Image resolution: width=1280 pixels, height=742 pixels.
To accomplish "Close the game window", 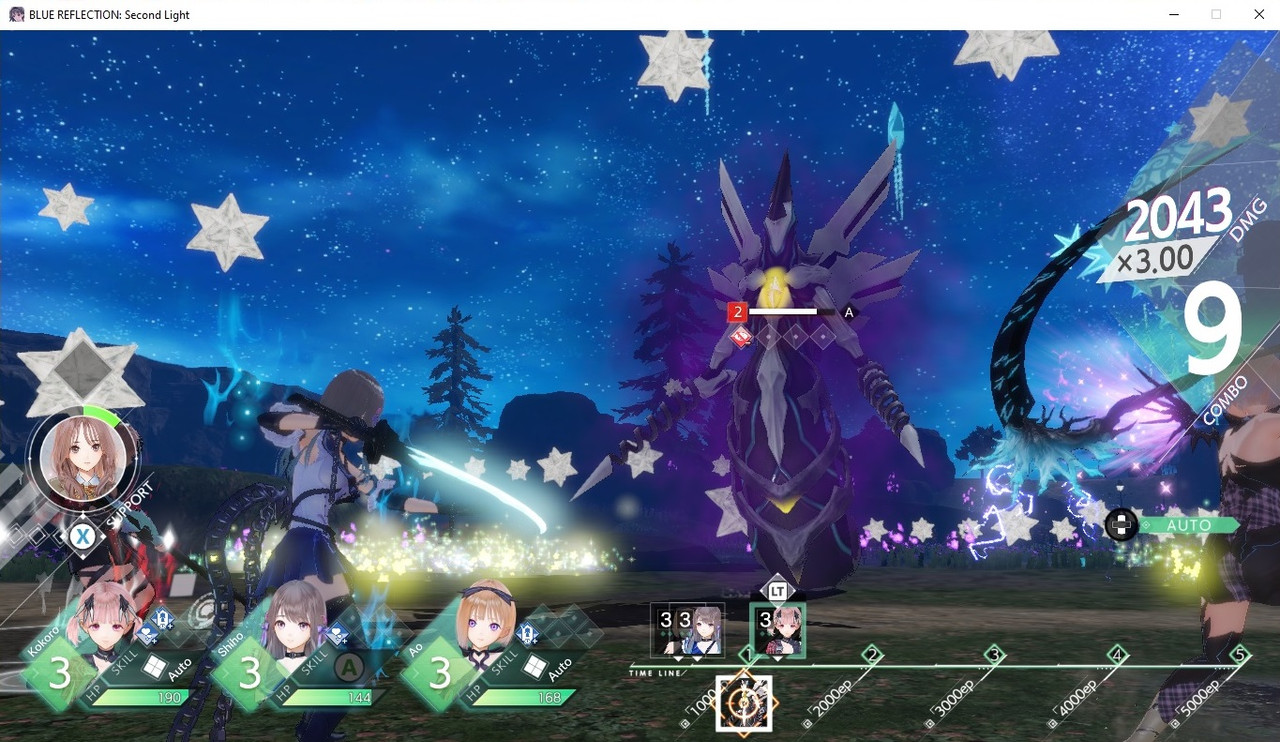I will [1259, 15].
